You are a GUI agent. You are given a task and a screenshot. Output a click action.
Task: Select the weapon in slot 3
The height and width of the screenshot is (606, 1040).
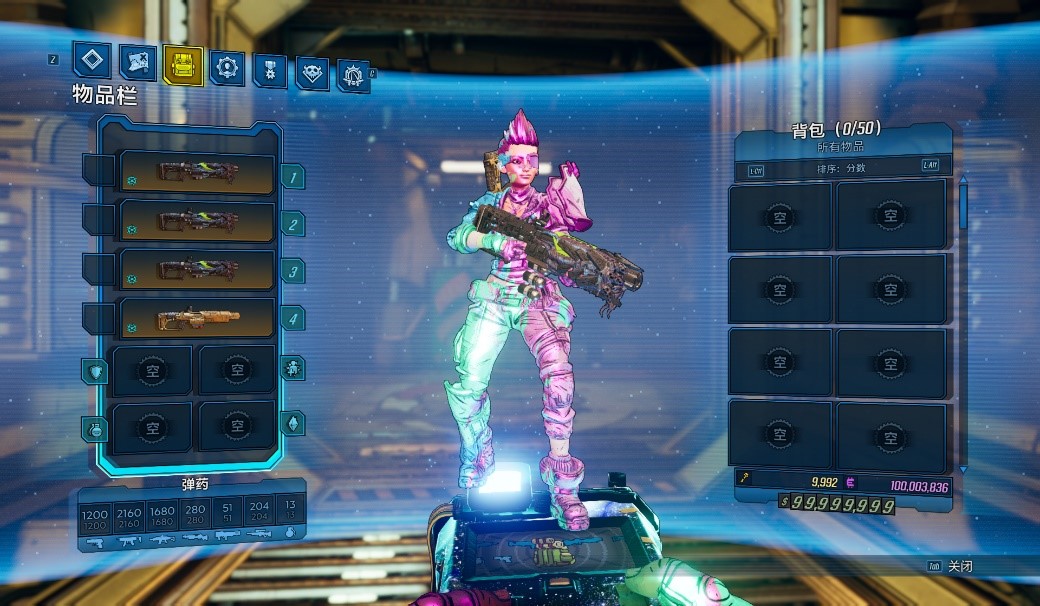coord(197,270)
